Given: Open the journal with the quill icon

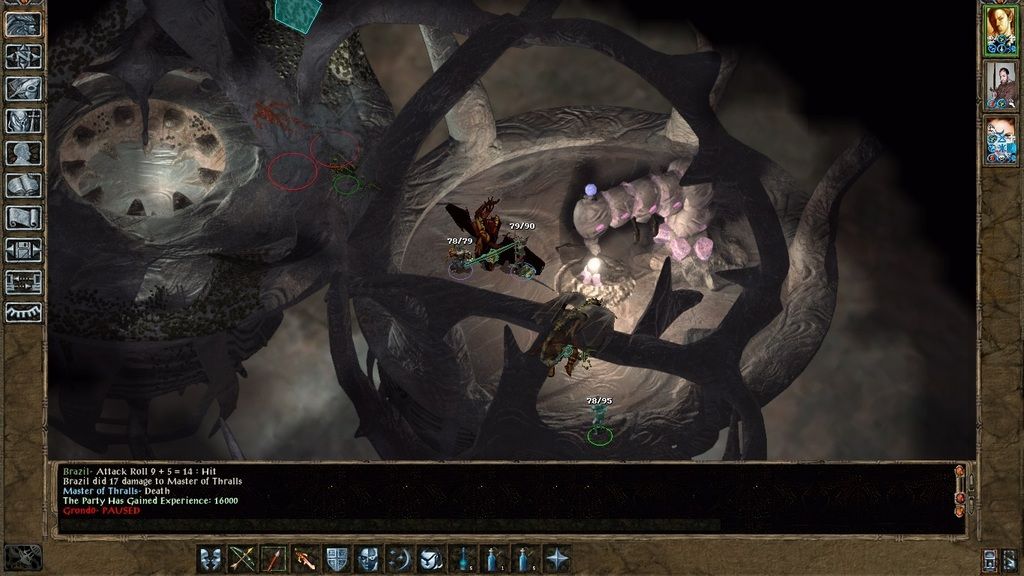Looking at the screenshot, I should [x=23, y=88].
